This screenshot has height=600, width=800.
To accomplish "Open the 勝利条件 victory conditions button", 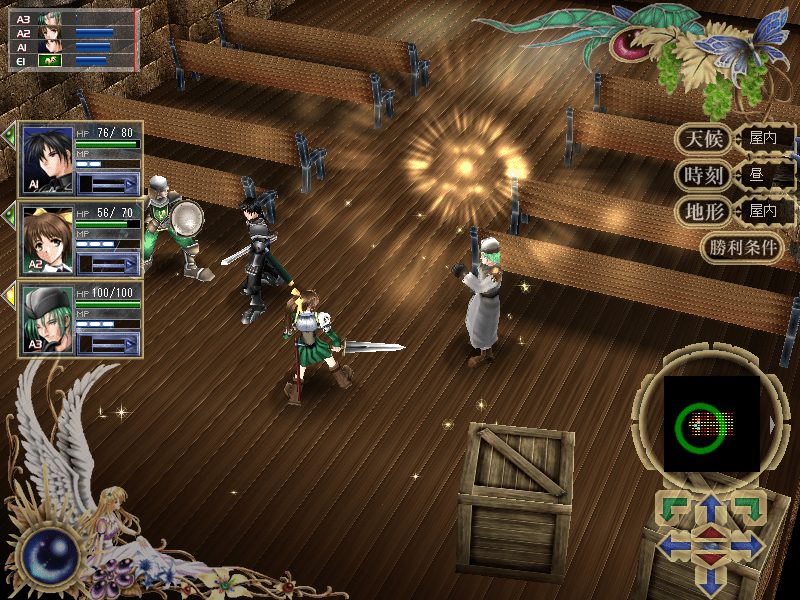I will (x=742, y=247).
